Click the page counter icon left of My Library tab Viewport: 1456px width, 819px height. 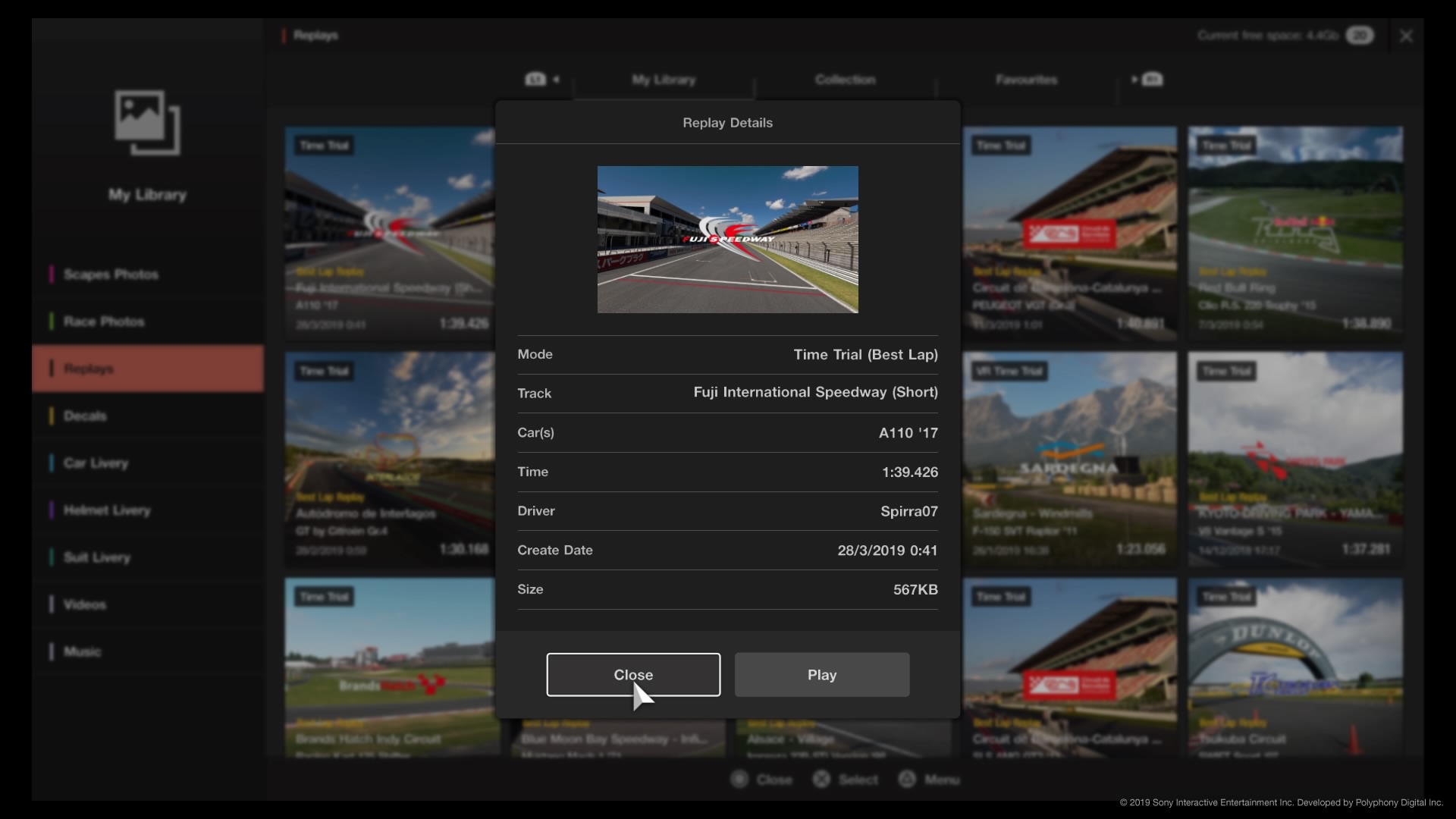[x=535, y=79]
